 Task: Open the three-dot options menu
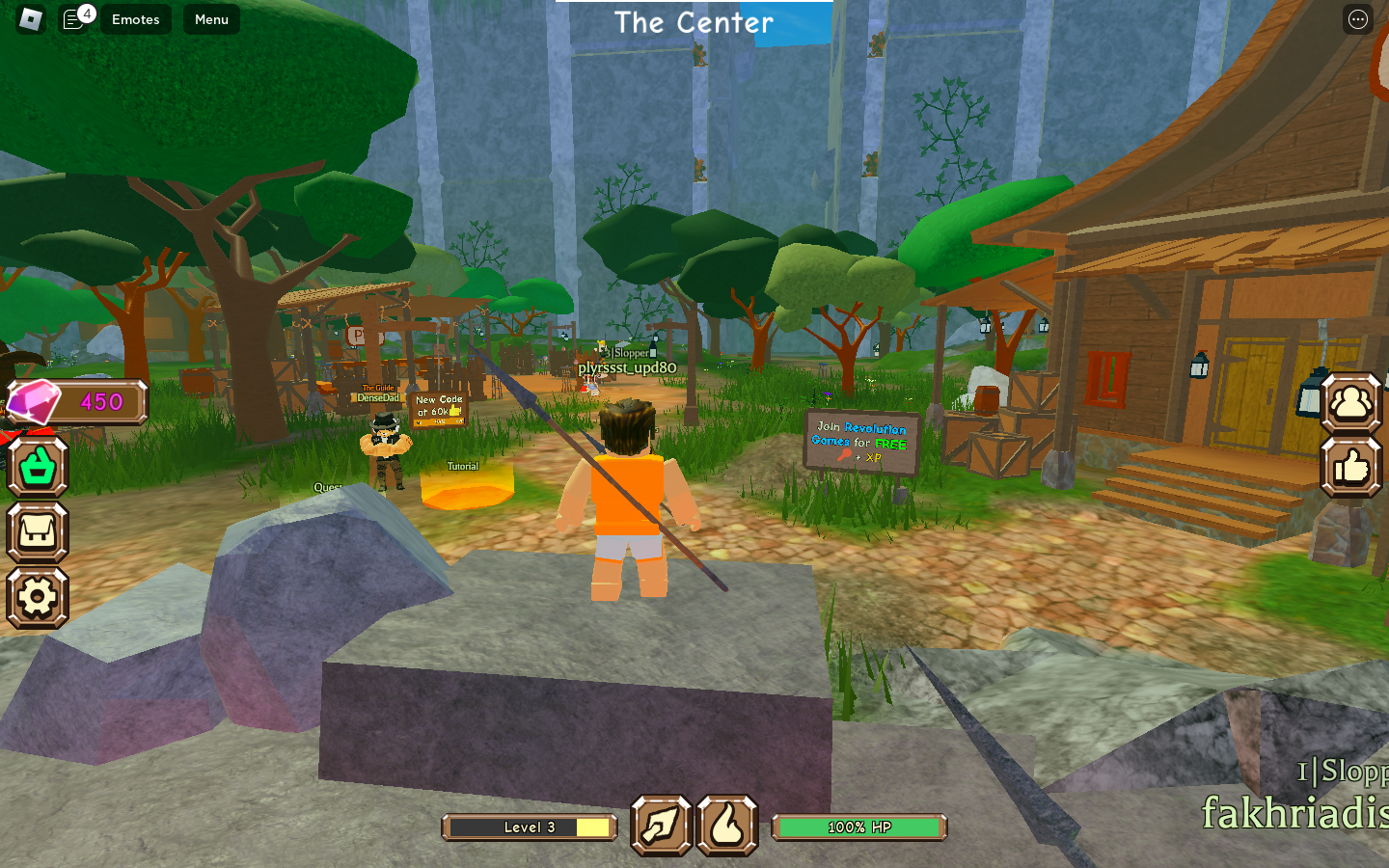1357,19
